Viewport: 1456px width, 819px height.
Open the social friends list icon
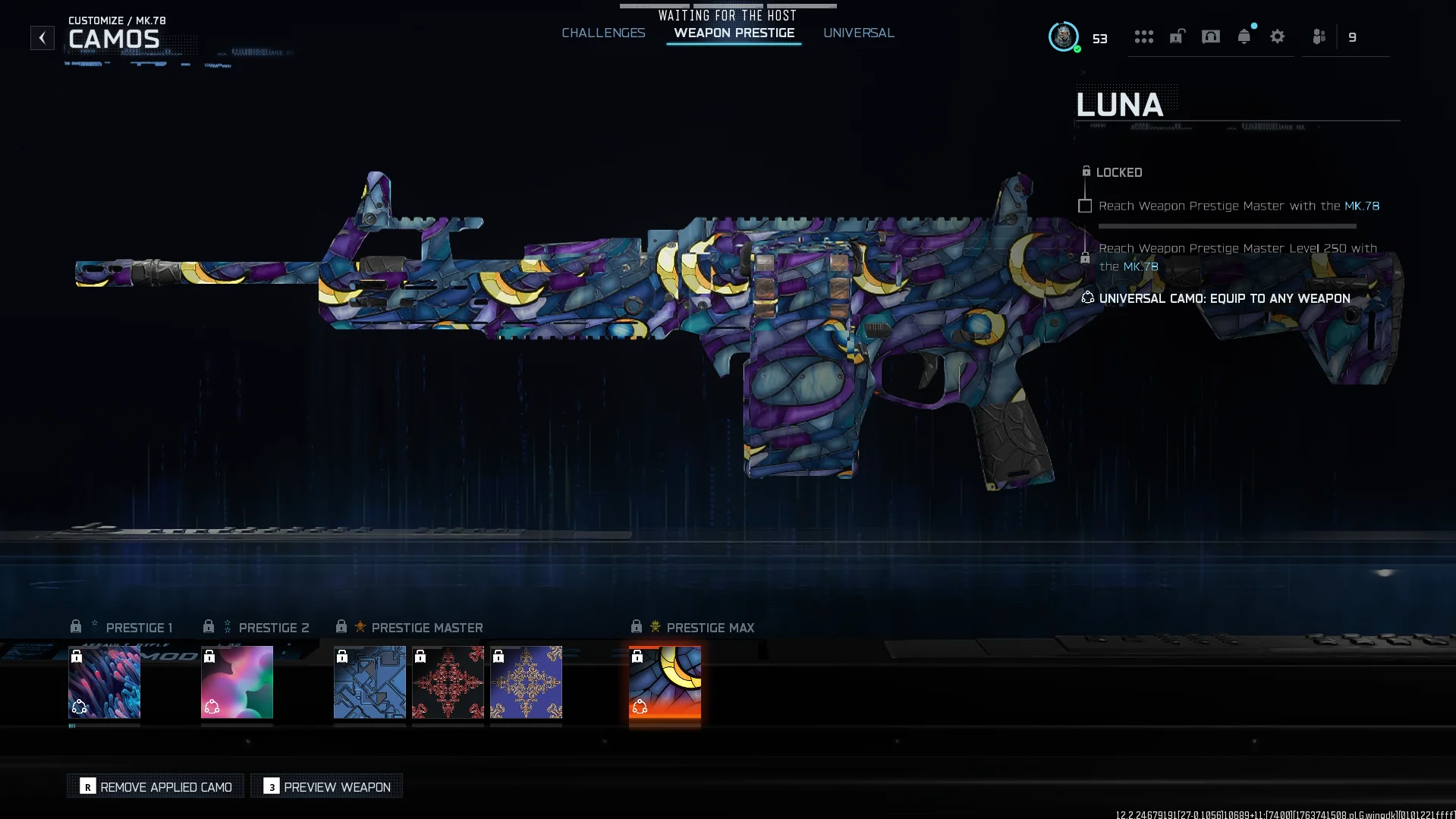tap(1319, 36)
